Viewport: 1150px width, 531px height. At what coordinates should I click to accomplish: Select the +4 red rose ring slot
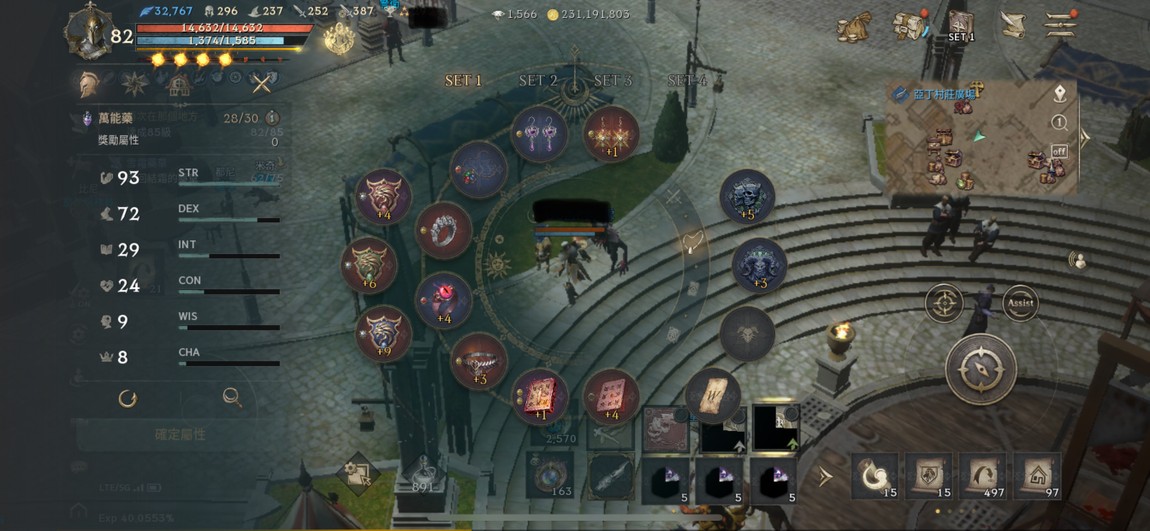click(x=443, y=300)
